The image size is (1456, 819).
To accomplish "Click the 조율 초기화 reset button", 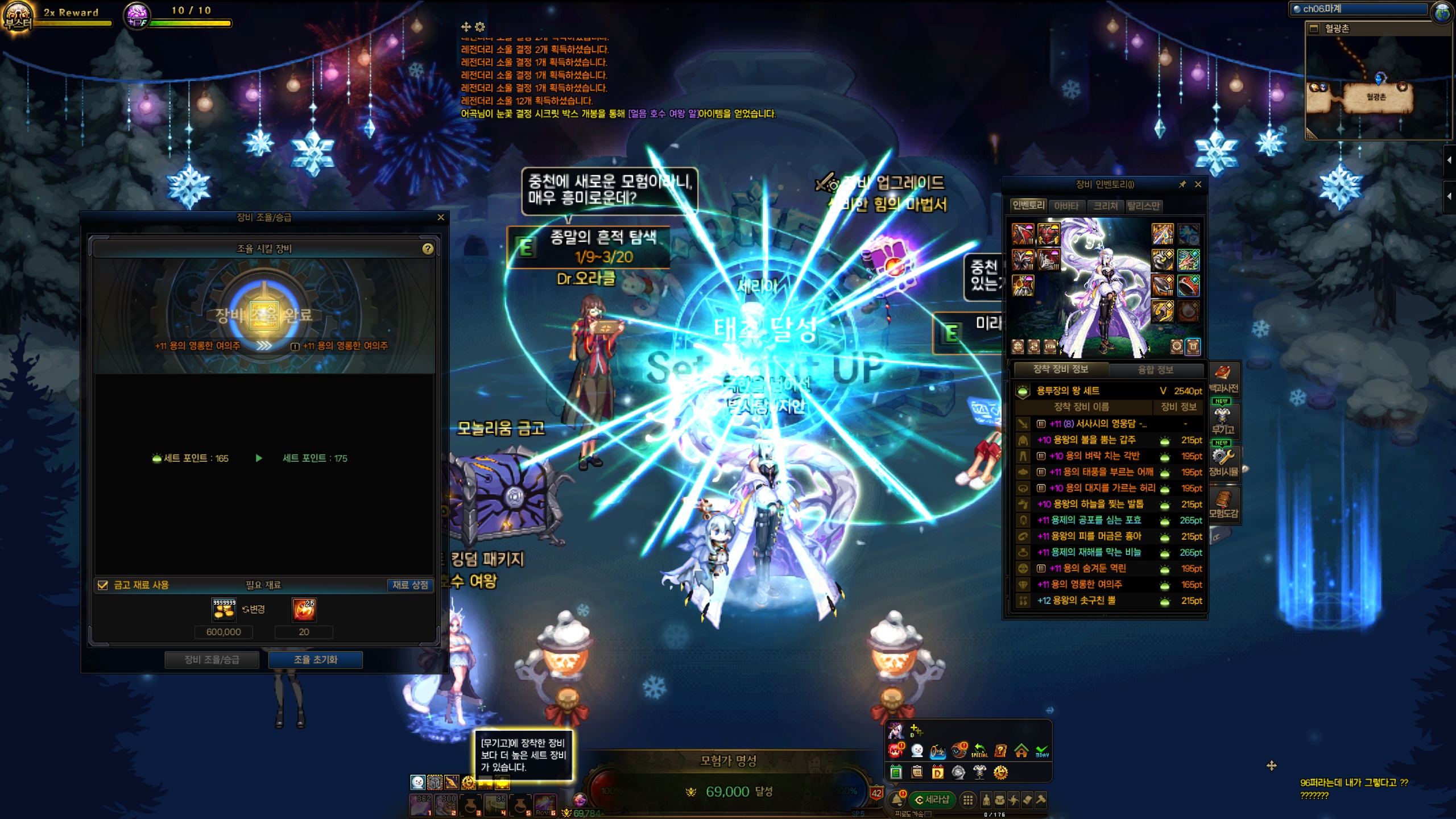I will [x=315, y=660].
